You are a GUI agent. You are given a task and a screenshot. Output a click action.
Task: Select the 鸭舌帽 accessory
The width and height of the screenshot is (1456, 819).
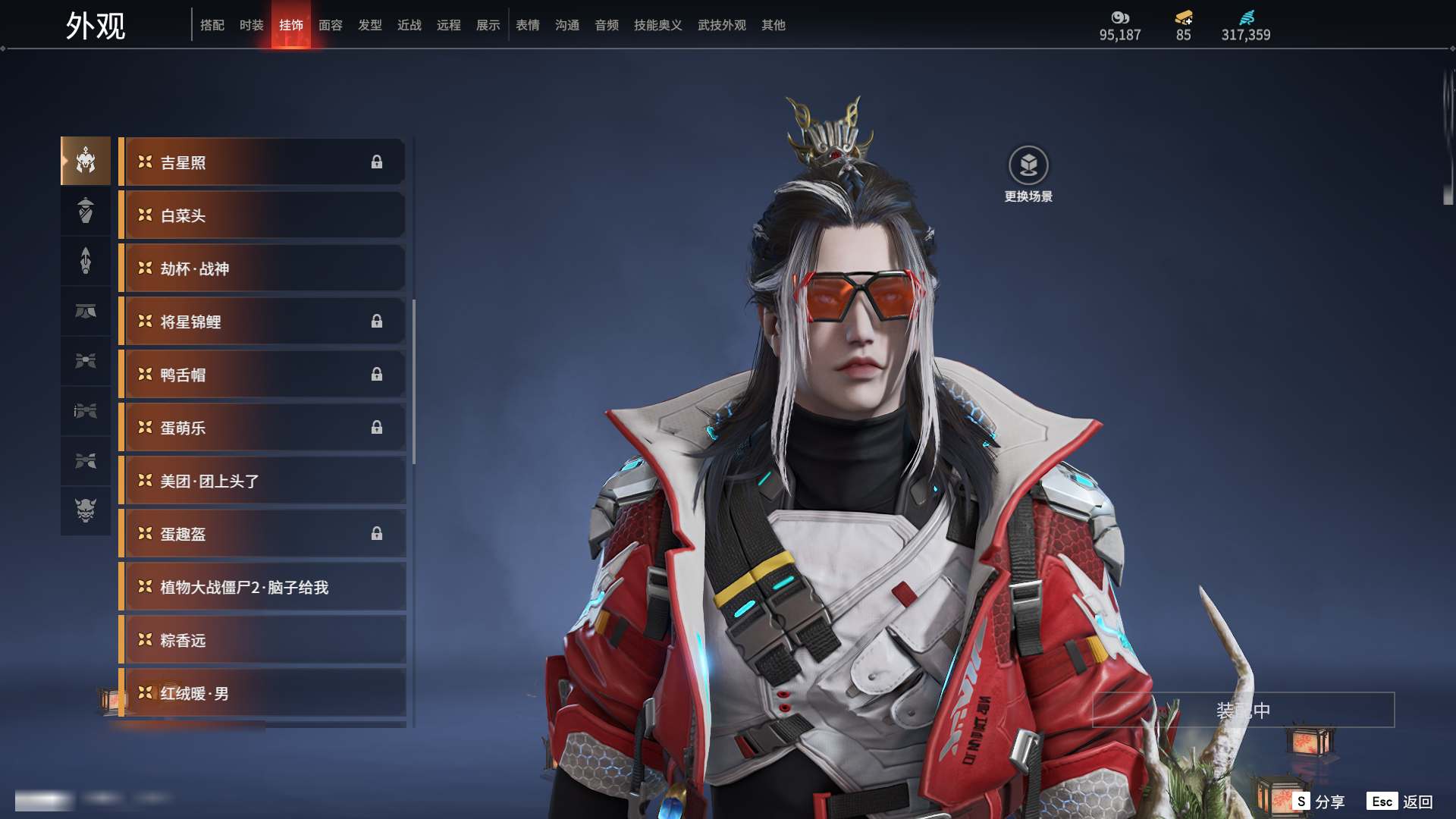tap(262, 375)
